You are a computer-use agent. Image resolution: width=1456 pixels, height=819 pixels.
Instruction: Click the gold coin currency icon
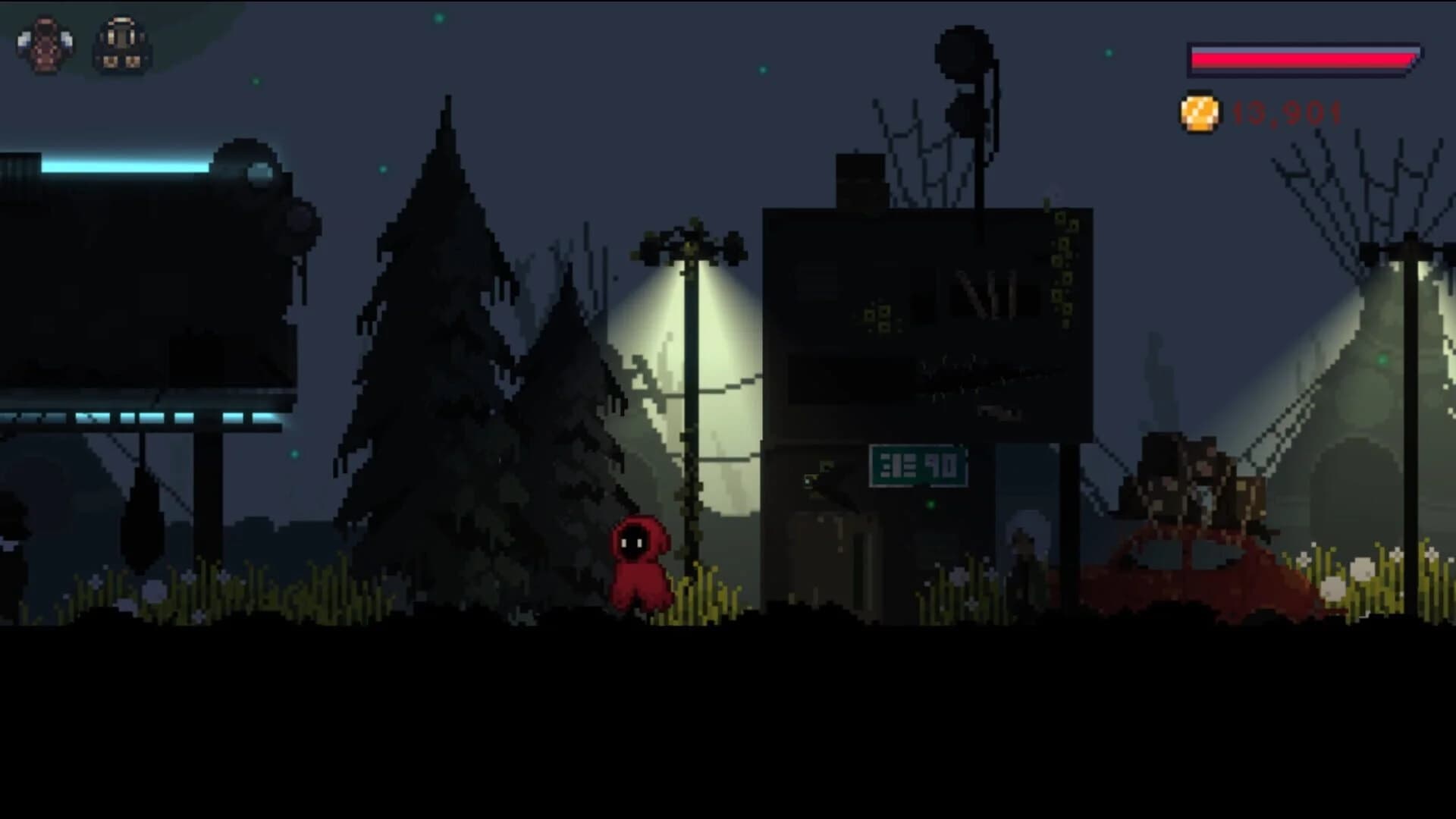[1200, 114]
